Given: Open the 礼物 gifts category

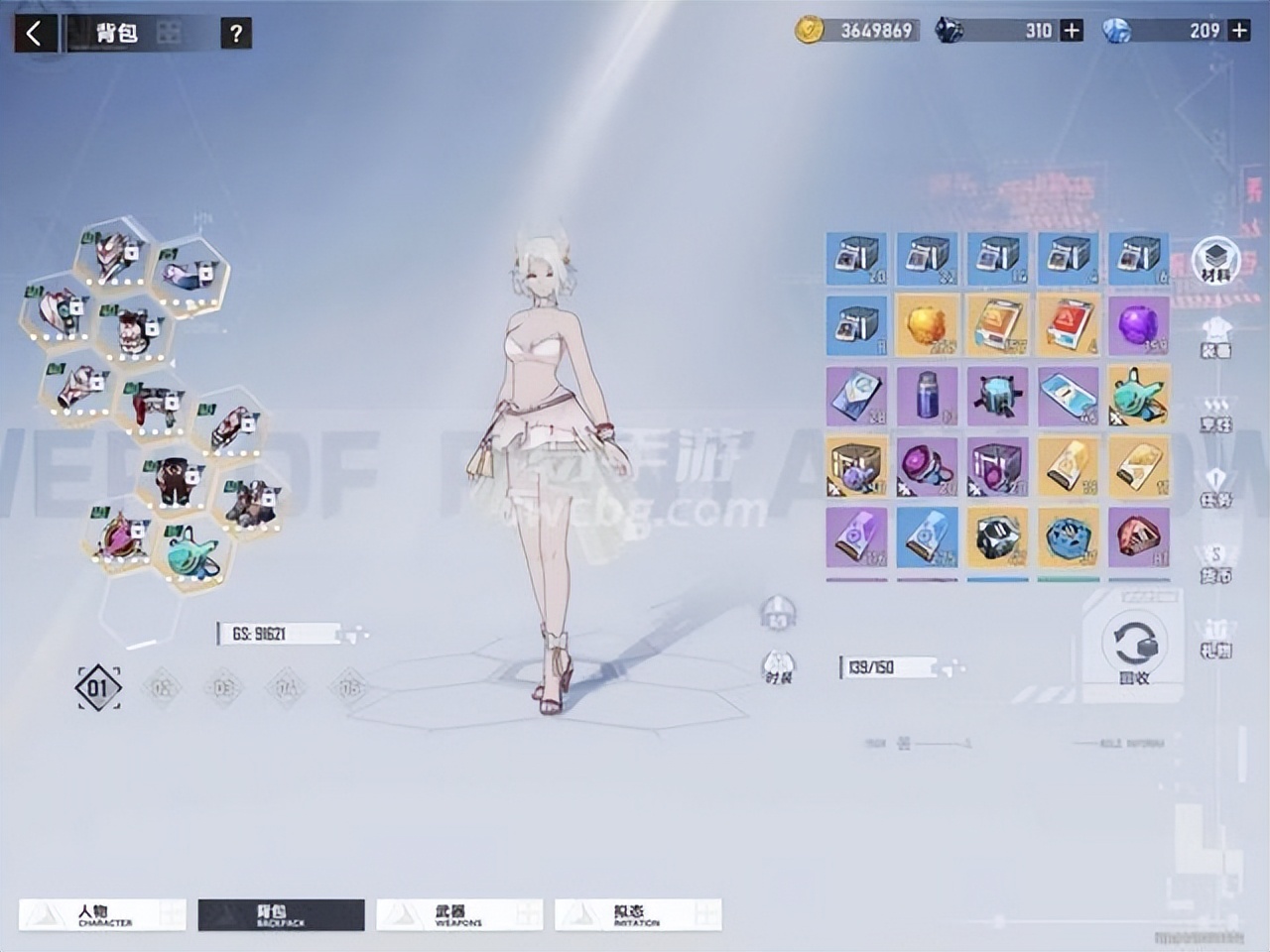Looking at the screenshot, I should [x=1216, y=638].
